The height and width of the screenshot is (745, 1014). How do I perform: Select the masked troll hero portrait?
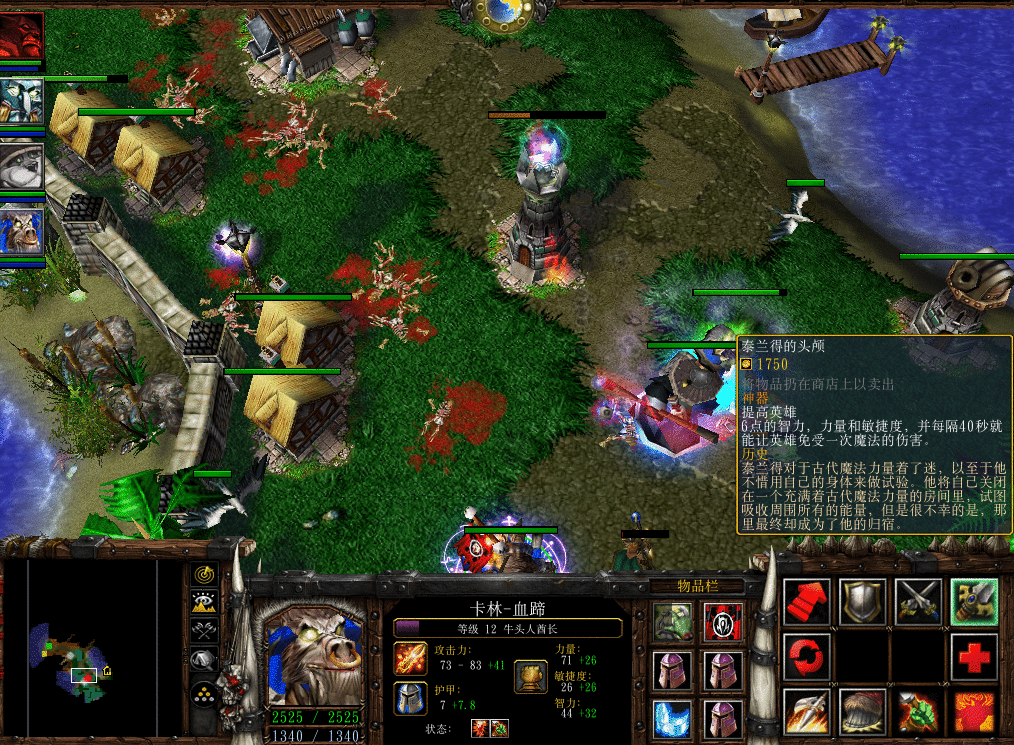21,100
